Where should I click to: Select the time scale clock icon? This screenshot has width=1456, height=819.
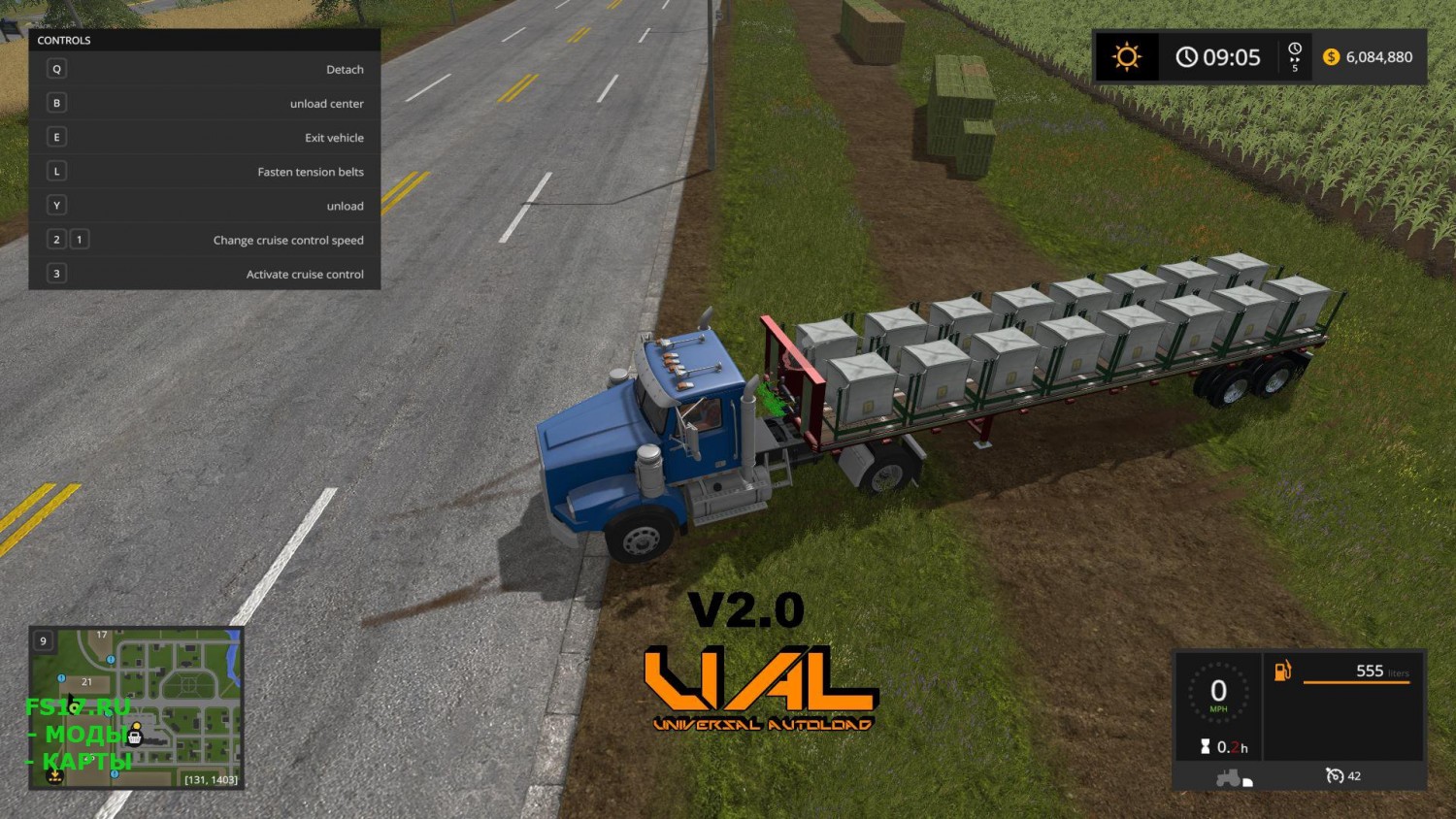tap(1295, 51)
